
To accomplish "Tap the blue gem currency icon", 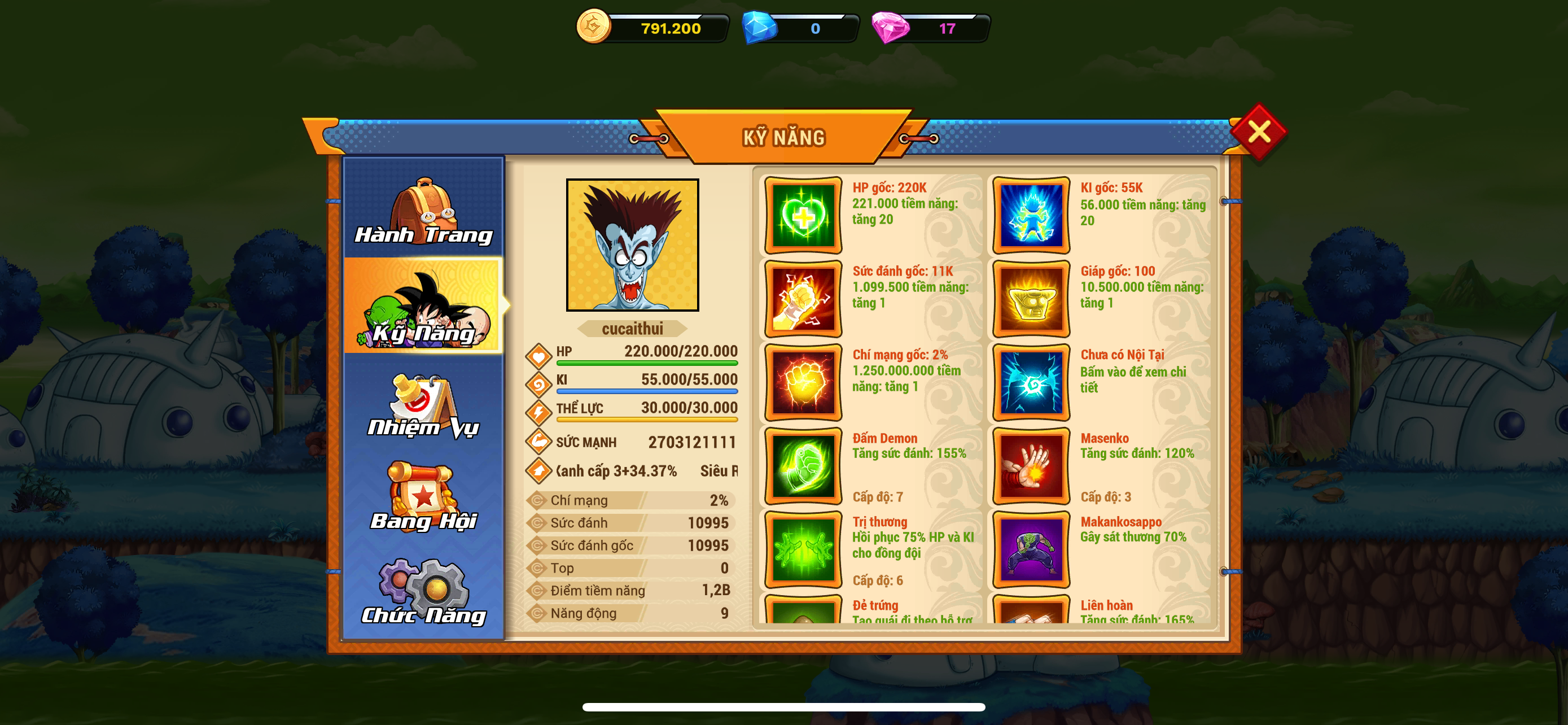I will 760,28.
